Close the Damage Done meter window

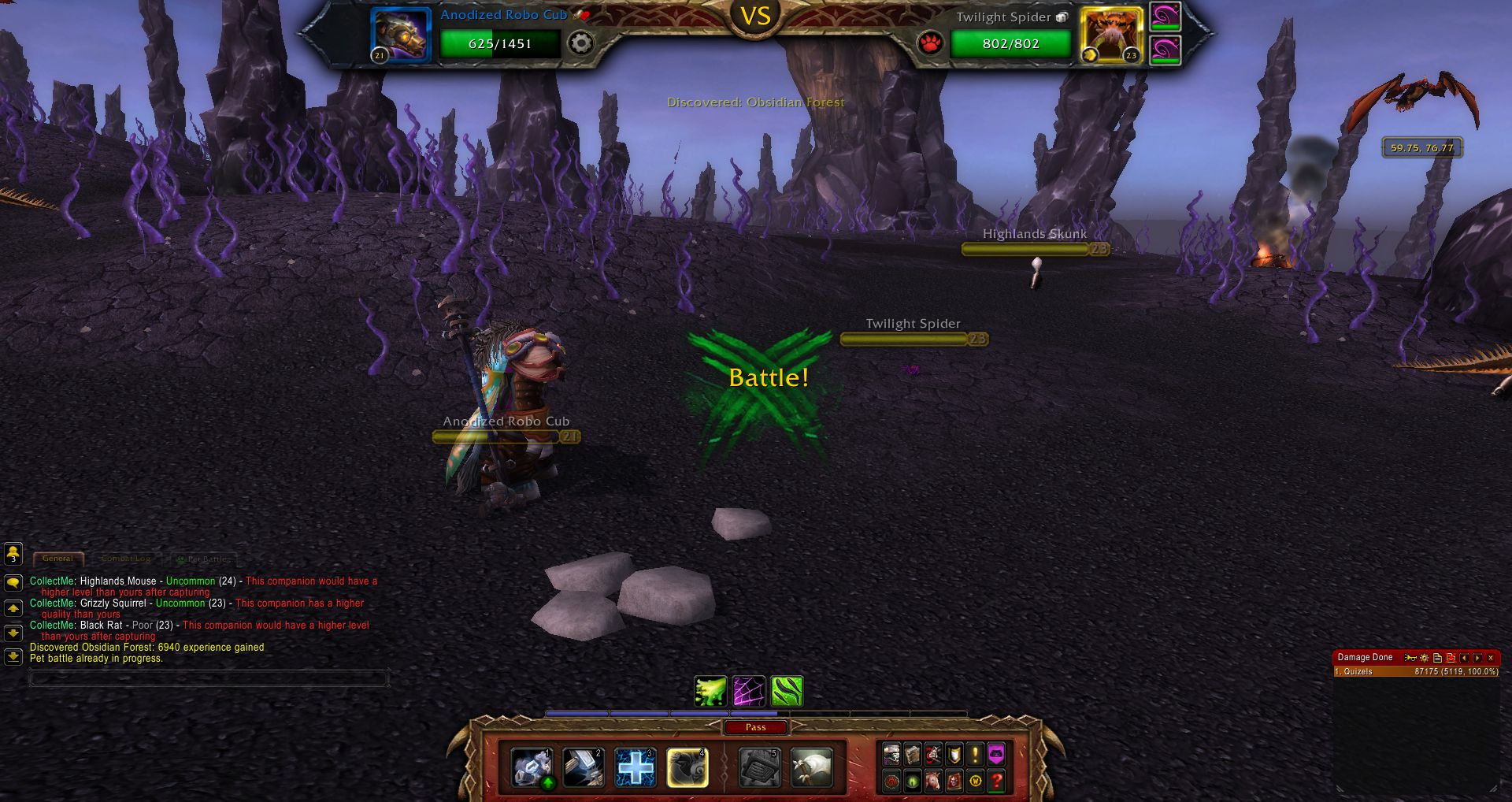pos(1491,658)
